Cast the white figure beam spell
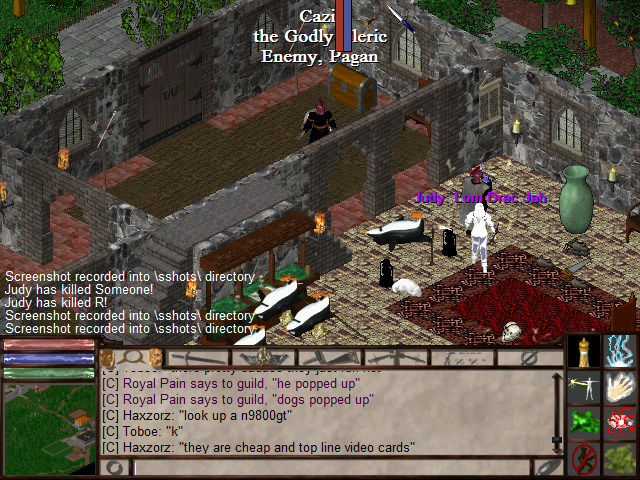This screenshot has width=640, height=480. [584, 387]
